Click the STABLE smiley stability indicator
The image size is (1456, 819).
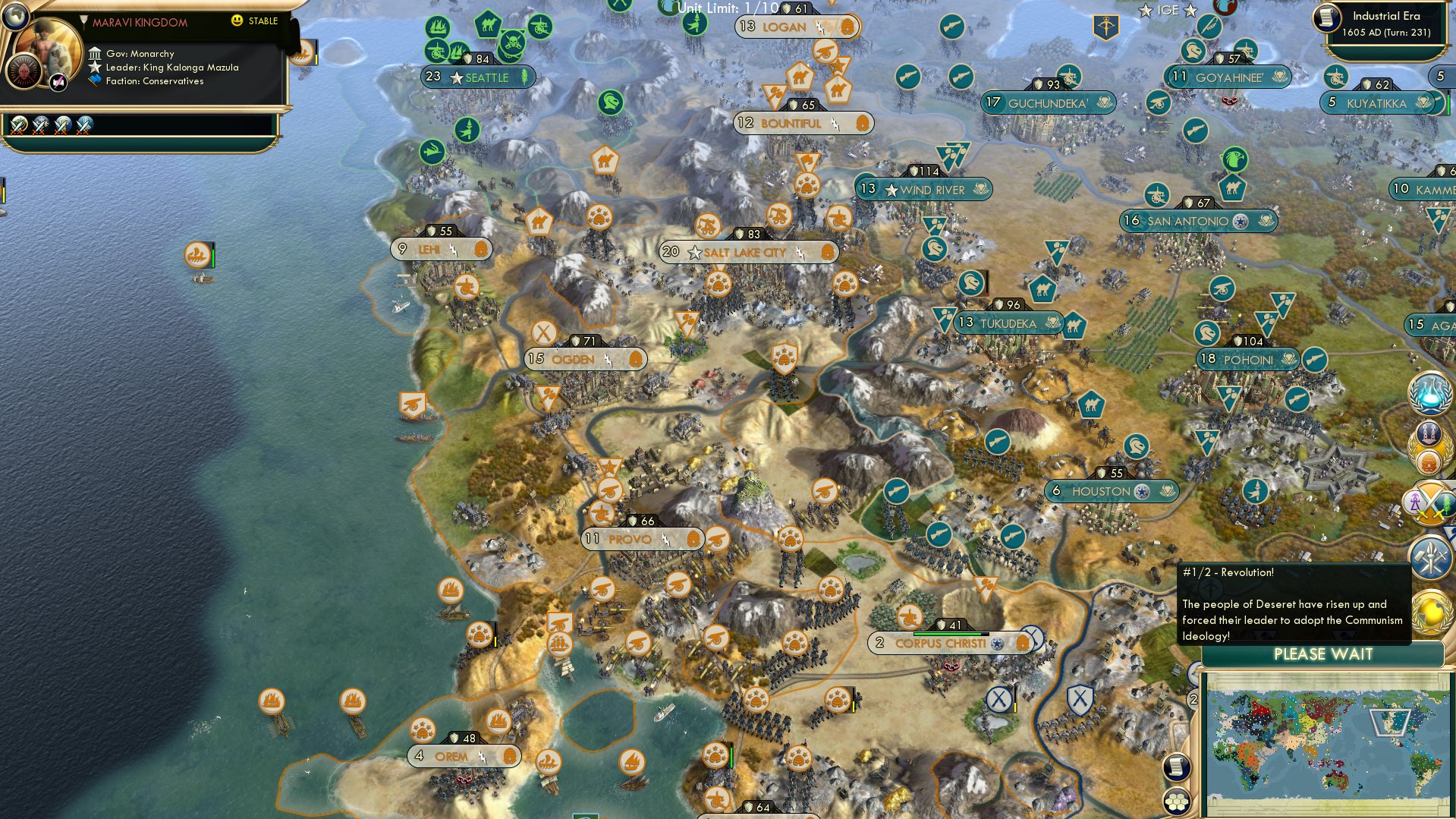[239, 20]
